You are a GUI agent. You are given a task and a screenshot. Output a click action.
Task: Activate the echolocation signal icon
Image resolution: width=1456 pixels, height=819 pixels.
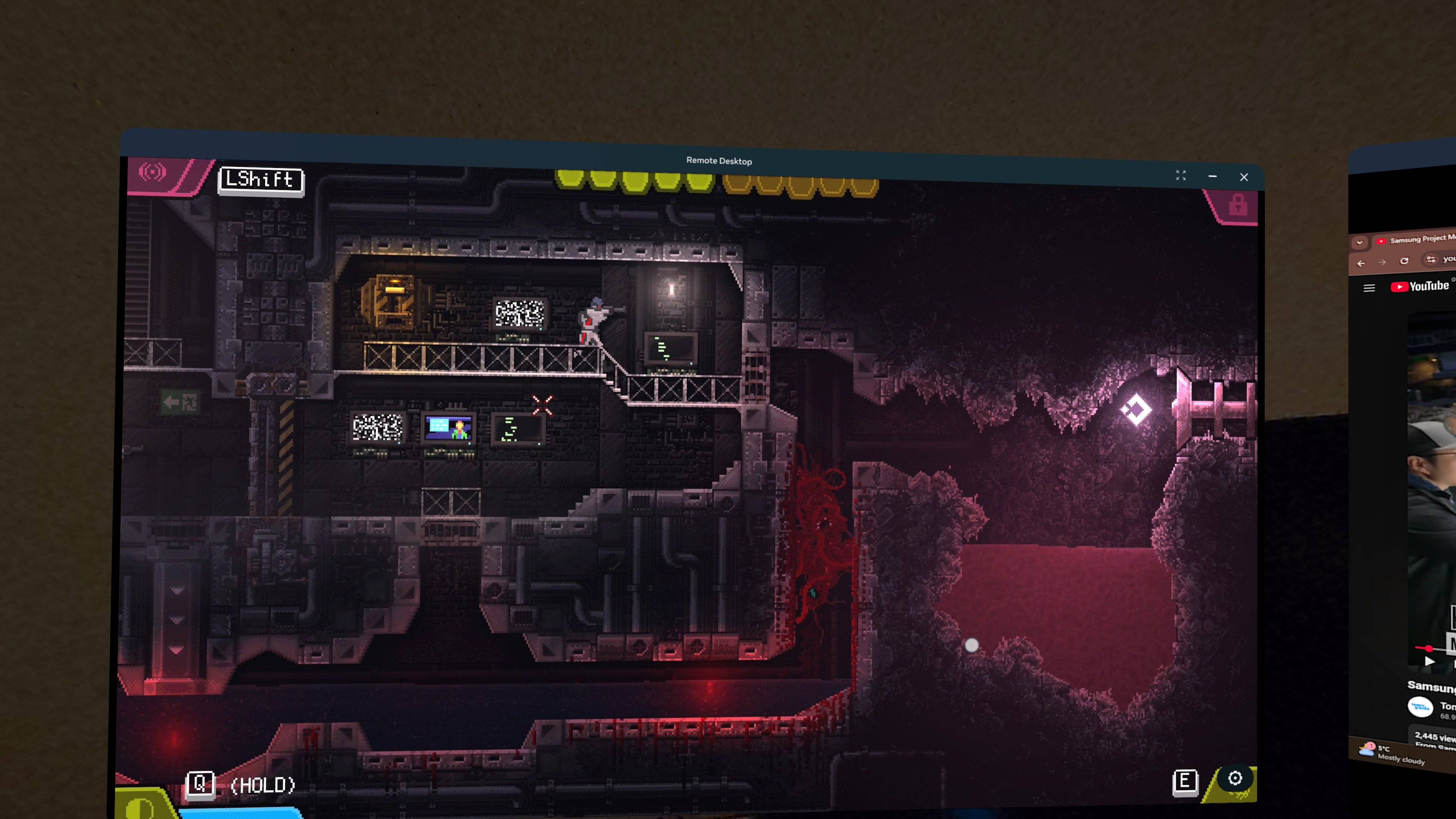click(152, 172)
